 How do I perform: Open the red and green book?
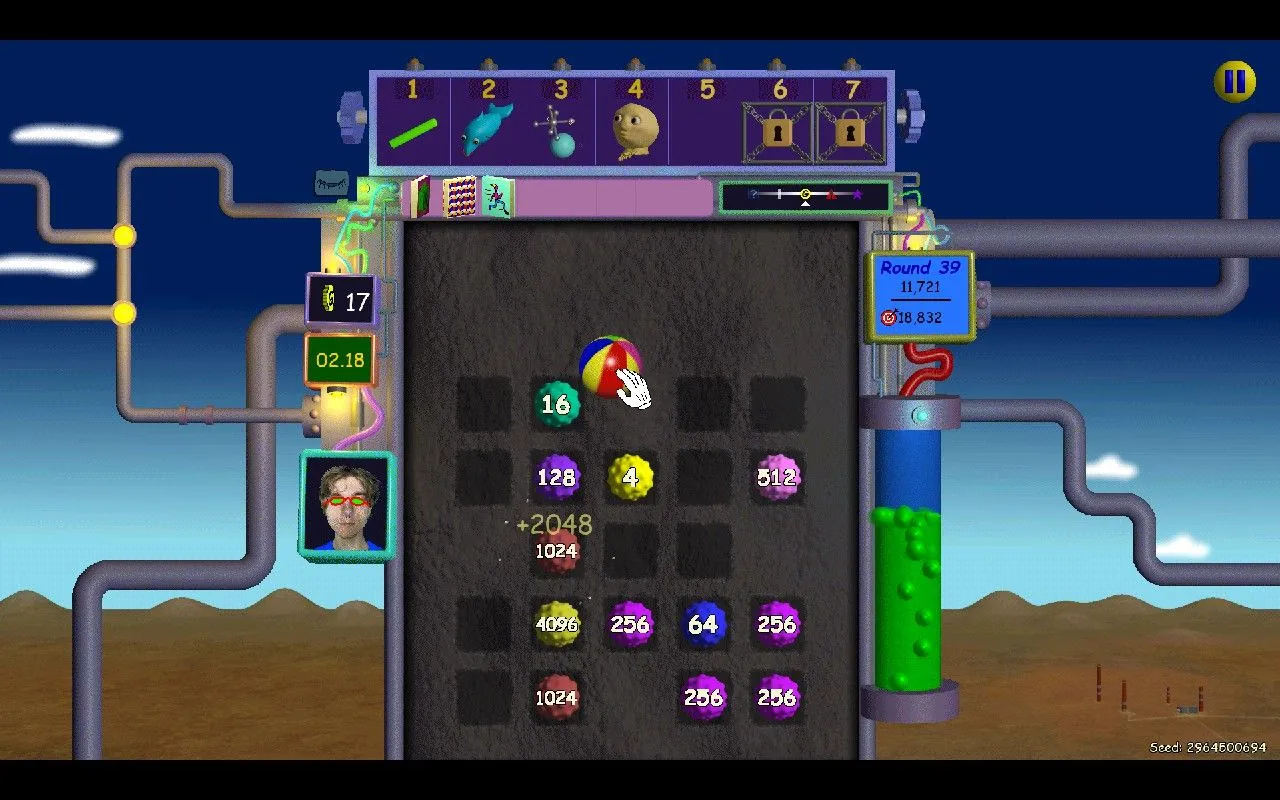coord(418,197)
